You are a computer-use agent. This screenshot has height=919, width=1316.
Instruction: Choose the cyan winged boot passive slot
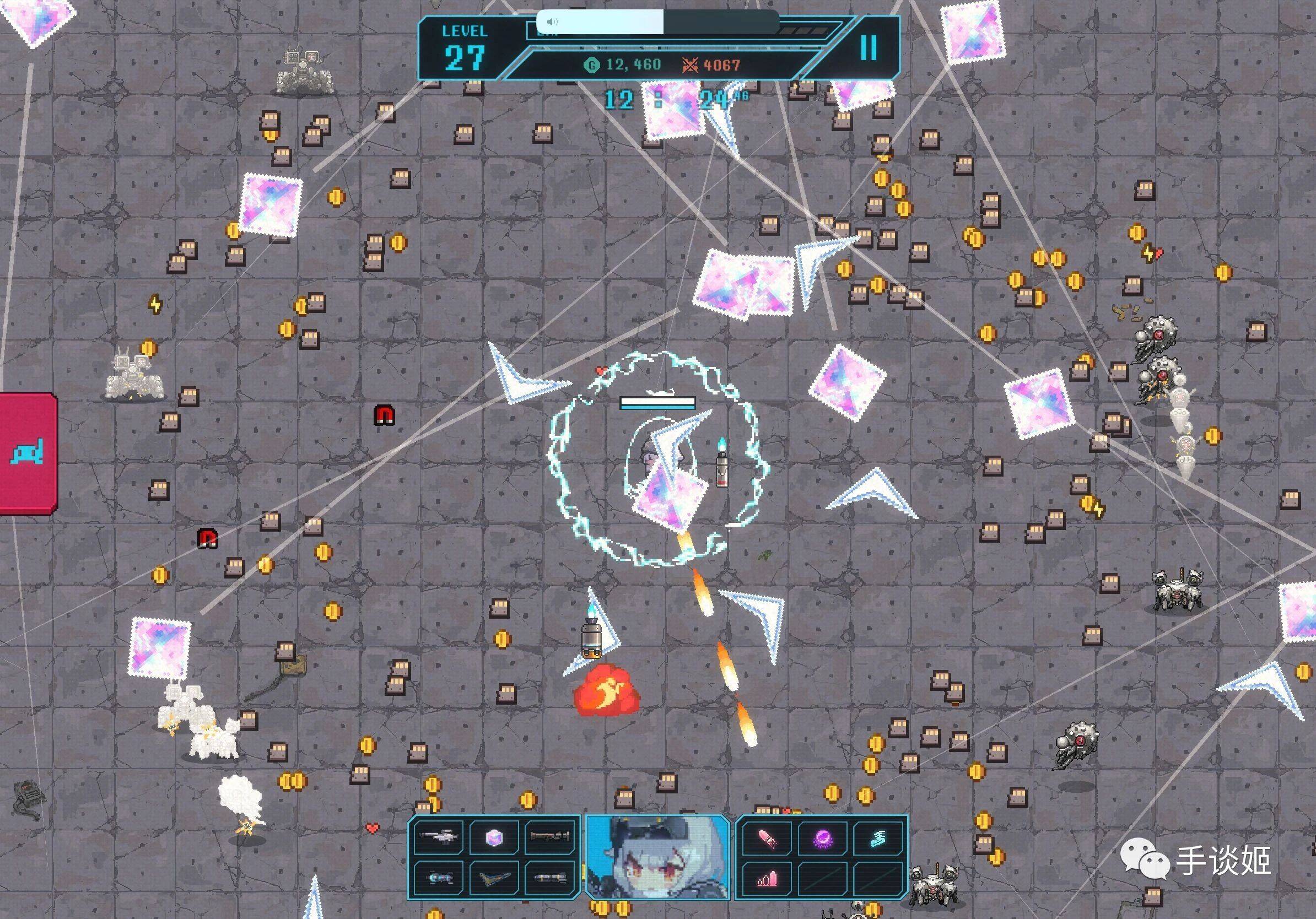pyautogui.click(x=878, y=838)
